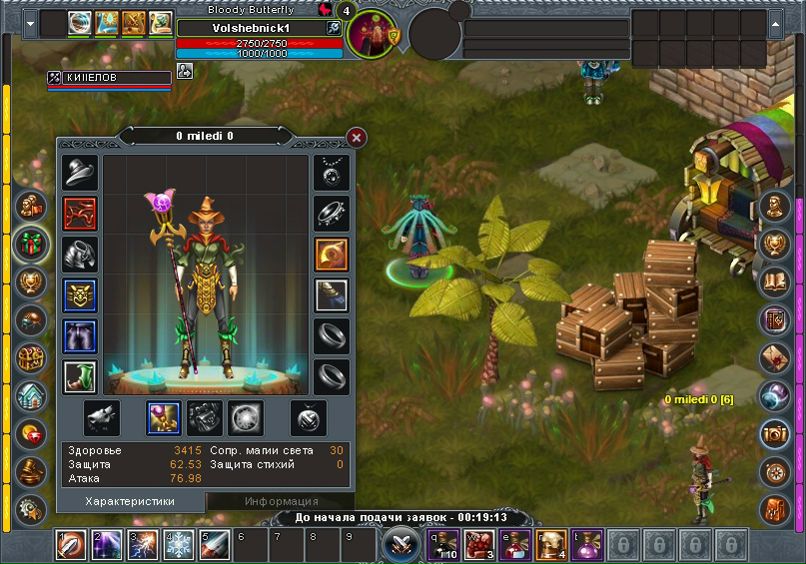
Task: Open the Характеристики tab
Action: coord(130,501)
